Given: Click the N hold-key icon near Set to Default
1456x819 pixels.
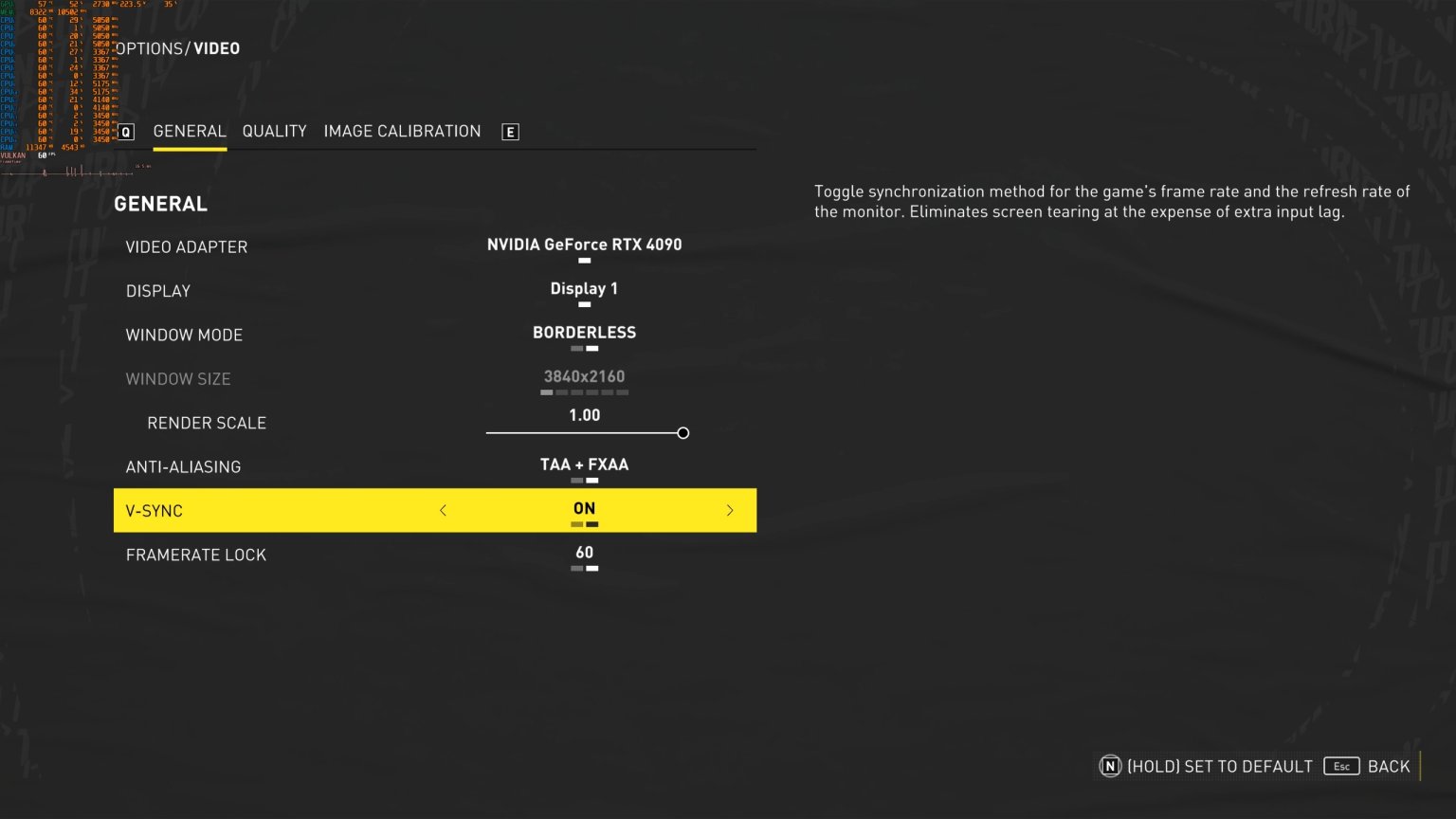Looking at the screenshot, I should (x=1110, y=766).
